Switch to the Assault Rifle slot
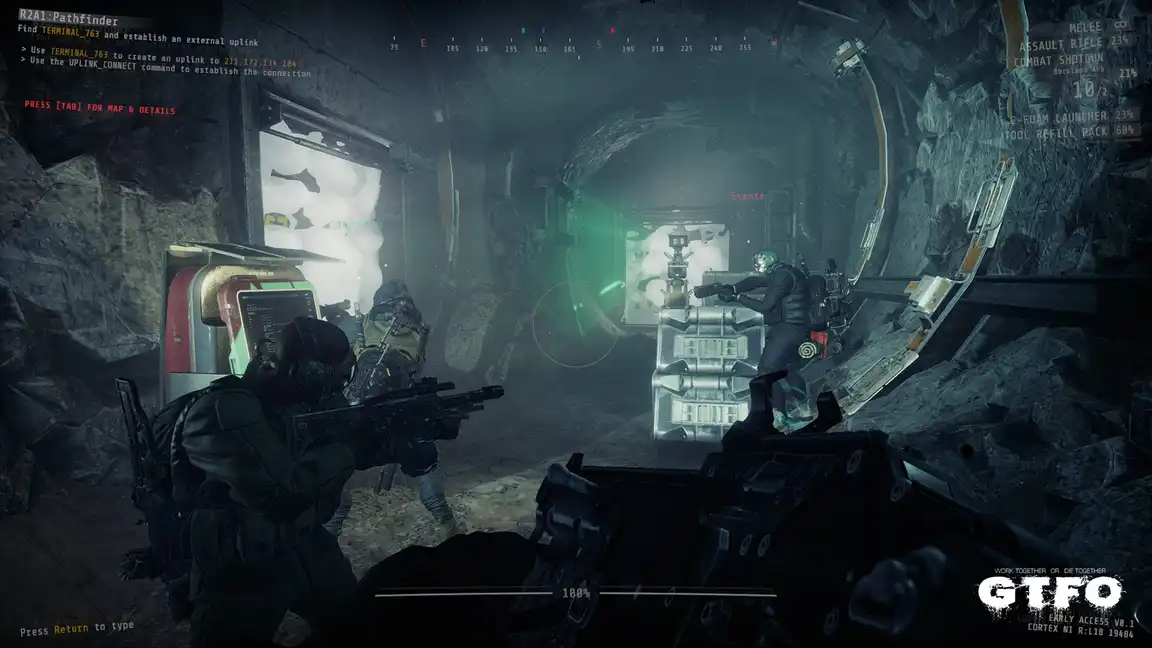1152x648 pixels. click(x=1076, y=46)
